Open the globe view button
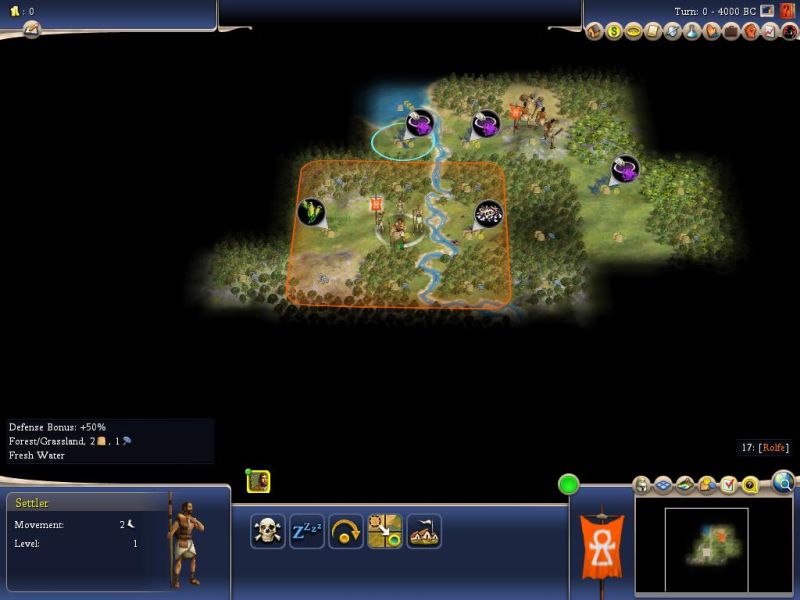The height and width of the screenshot is (600, 800). point(784,484)
